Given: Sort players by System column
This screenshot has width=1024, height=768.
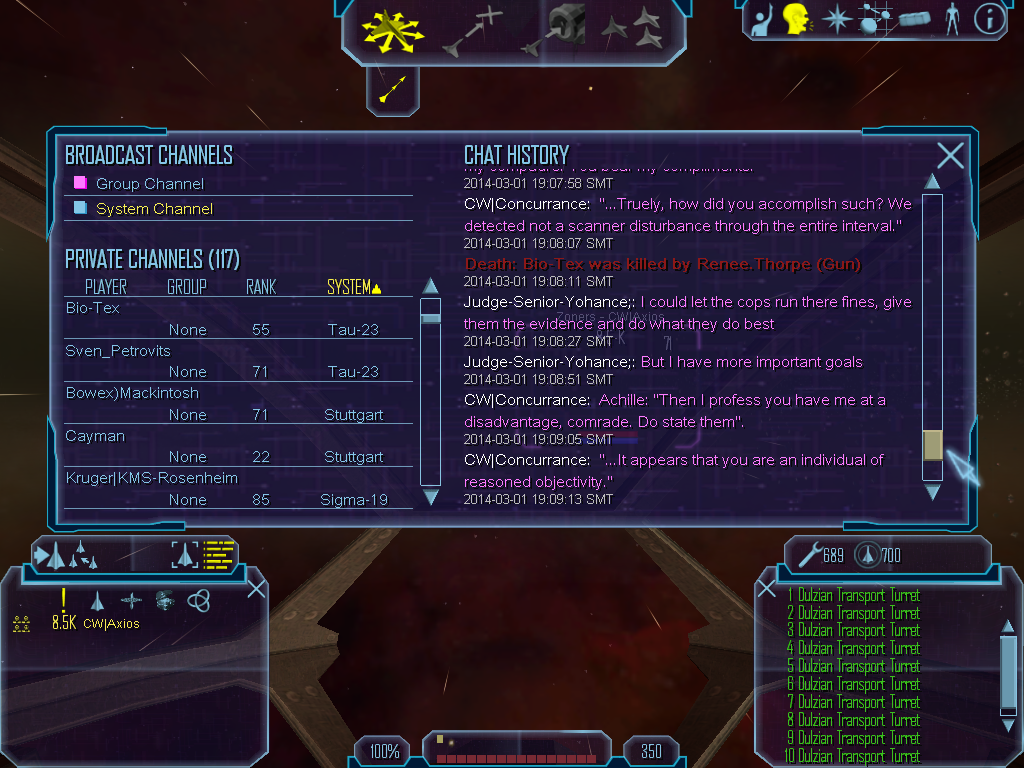Looking at the screenshot, I should pos(354,288).
